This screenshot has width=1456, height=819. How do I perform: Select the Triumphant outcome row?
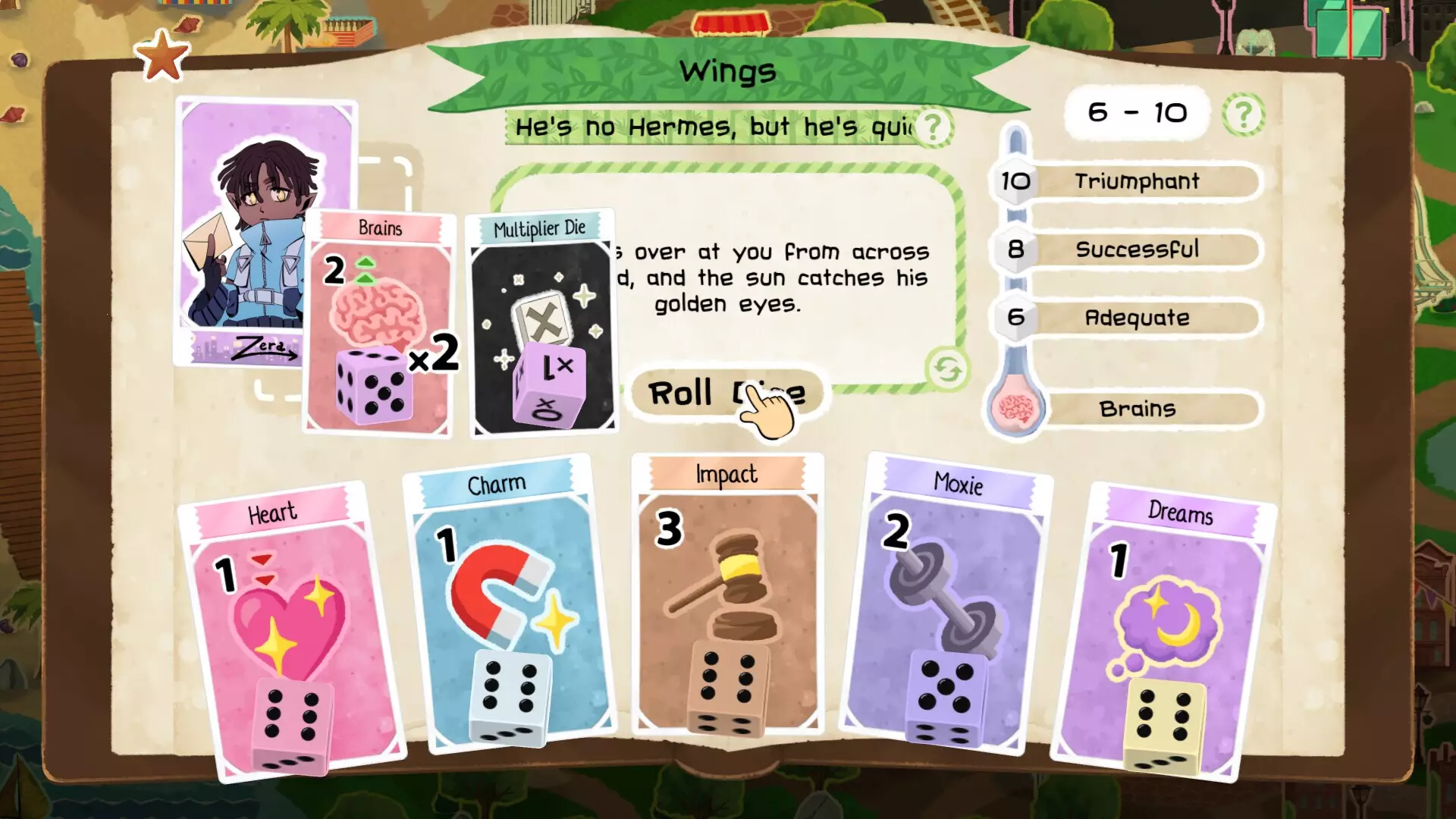tap(1135, 181)
